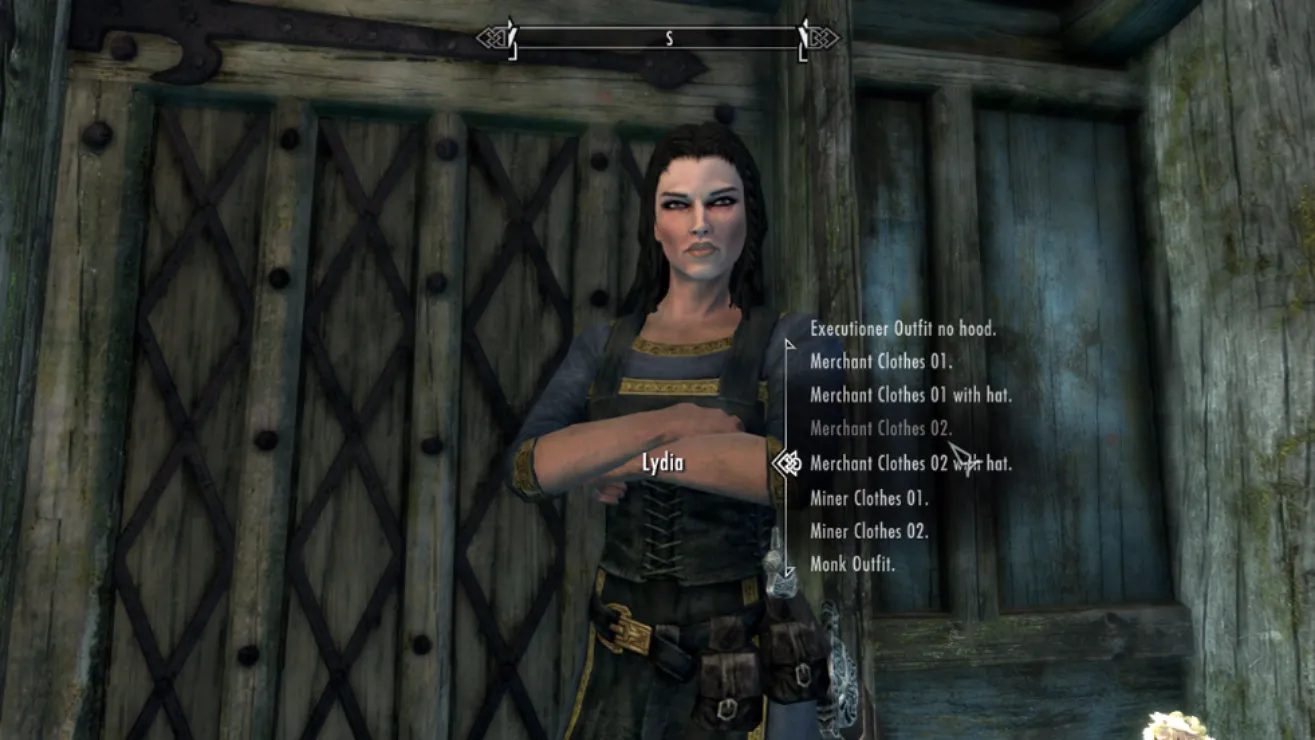Click the dialogue list's up arrow
Image resolution: width=1315 pixels, height=740 pixels.
pos(789,345)
